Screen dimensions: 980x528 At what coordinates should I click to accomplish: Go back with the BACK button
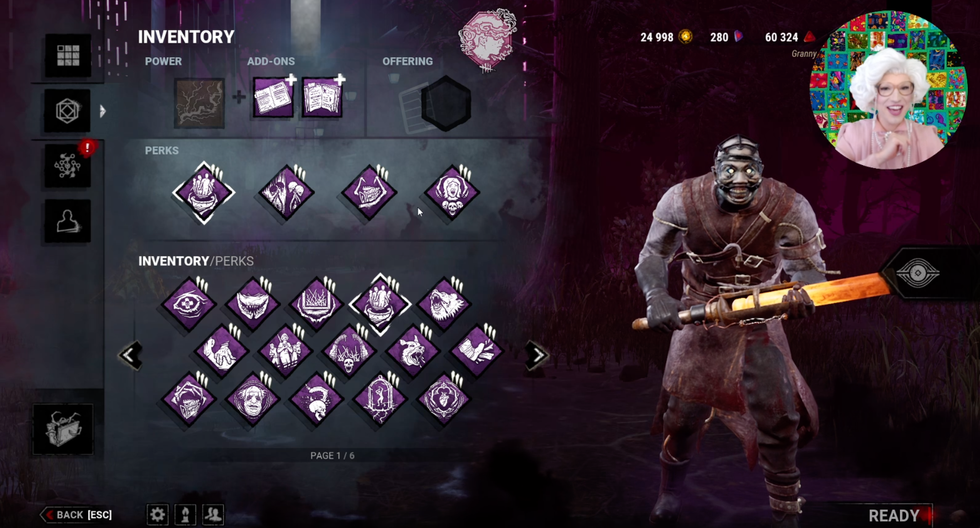77,515
